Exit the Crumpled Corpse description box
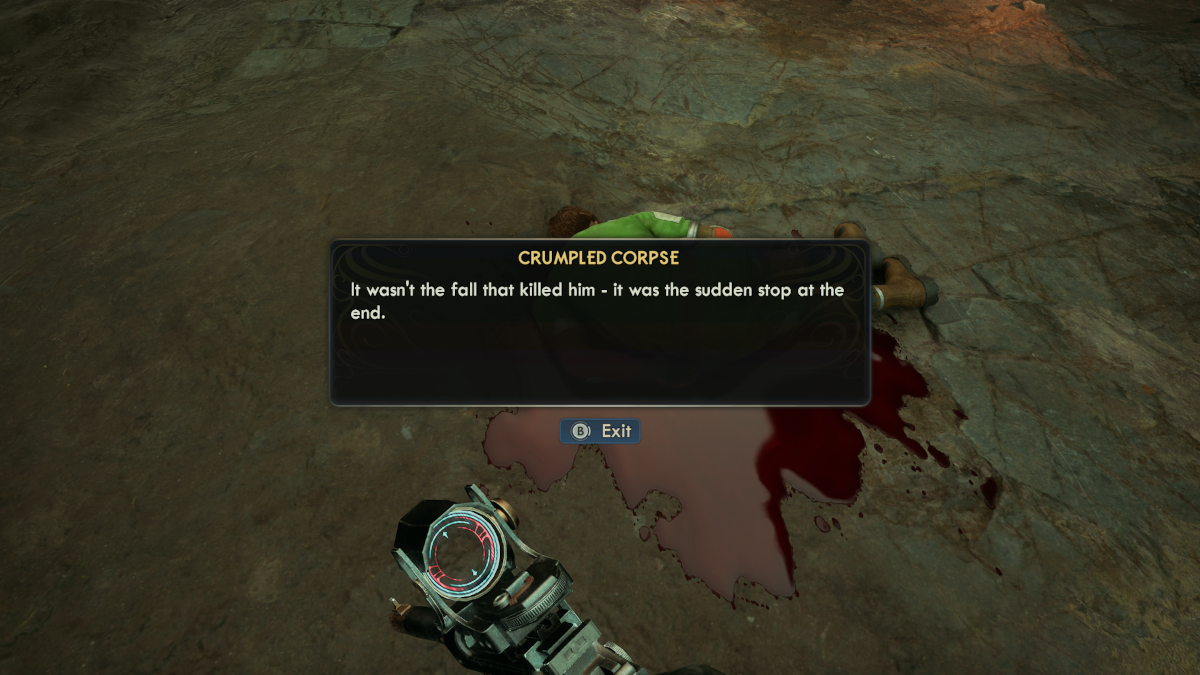 coord(600,431)
